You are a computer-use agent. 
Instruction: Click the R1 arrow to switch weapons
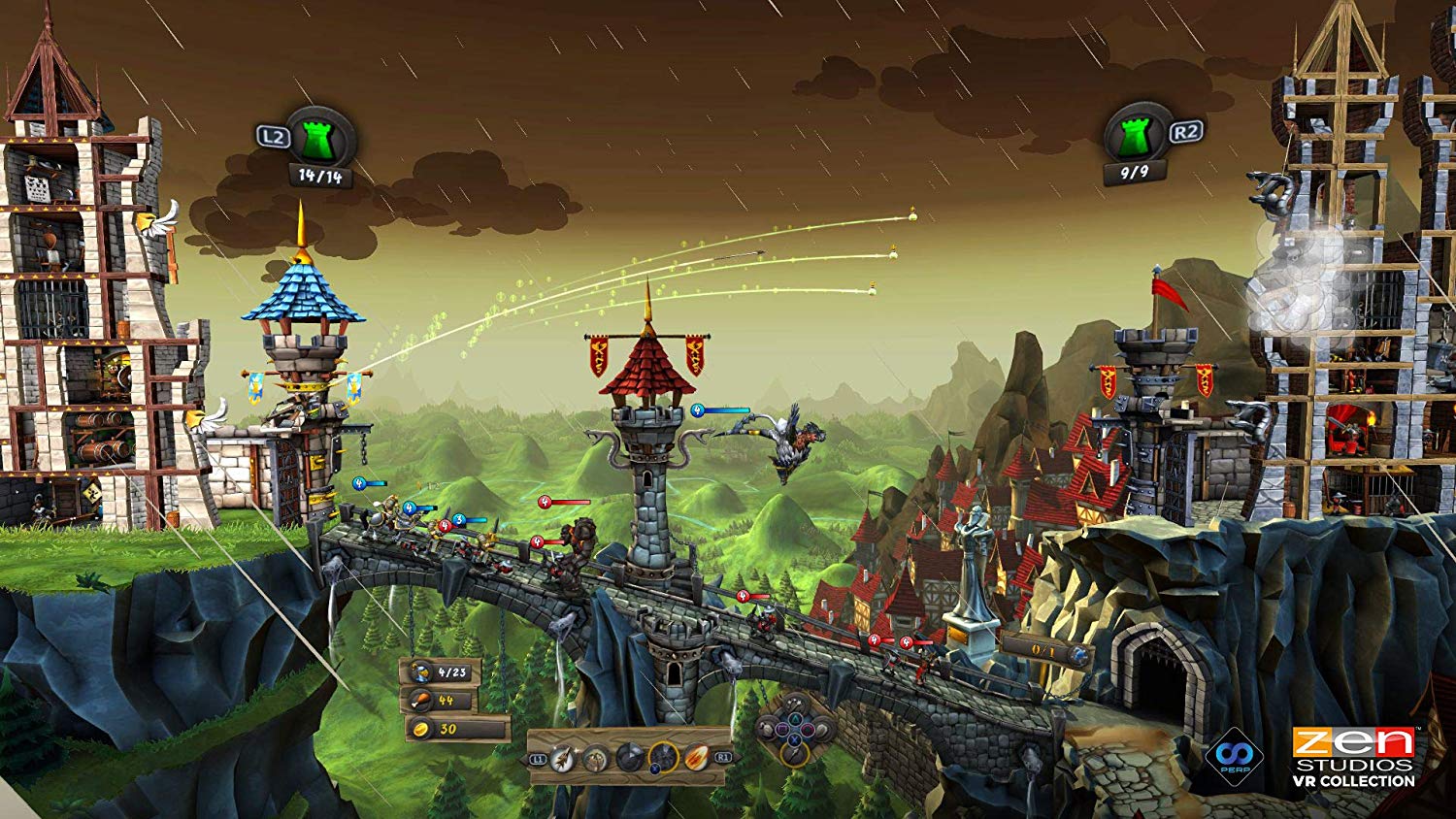723,758
